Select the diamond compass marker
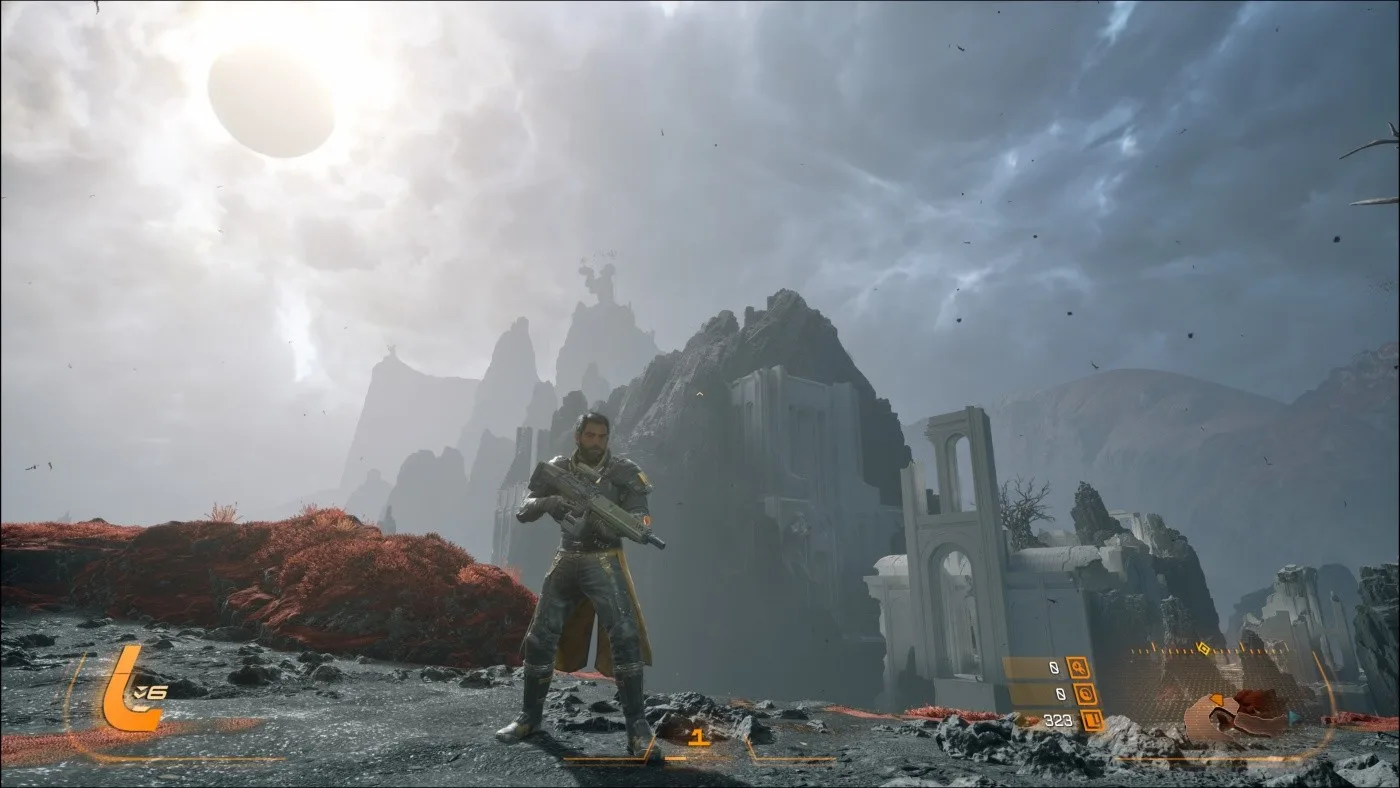Viewport: 1400px width, 788px height. tap(1204, 649)
